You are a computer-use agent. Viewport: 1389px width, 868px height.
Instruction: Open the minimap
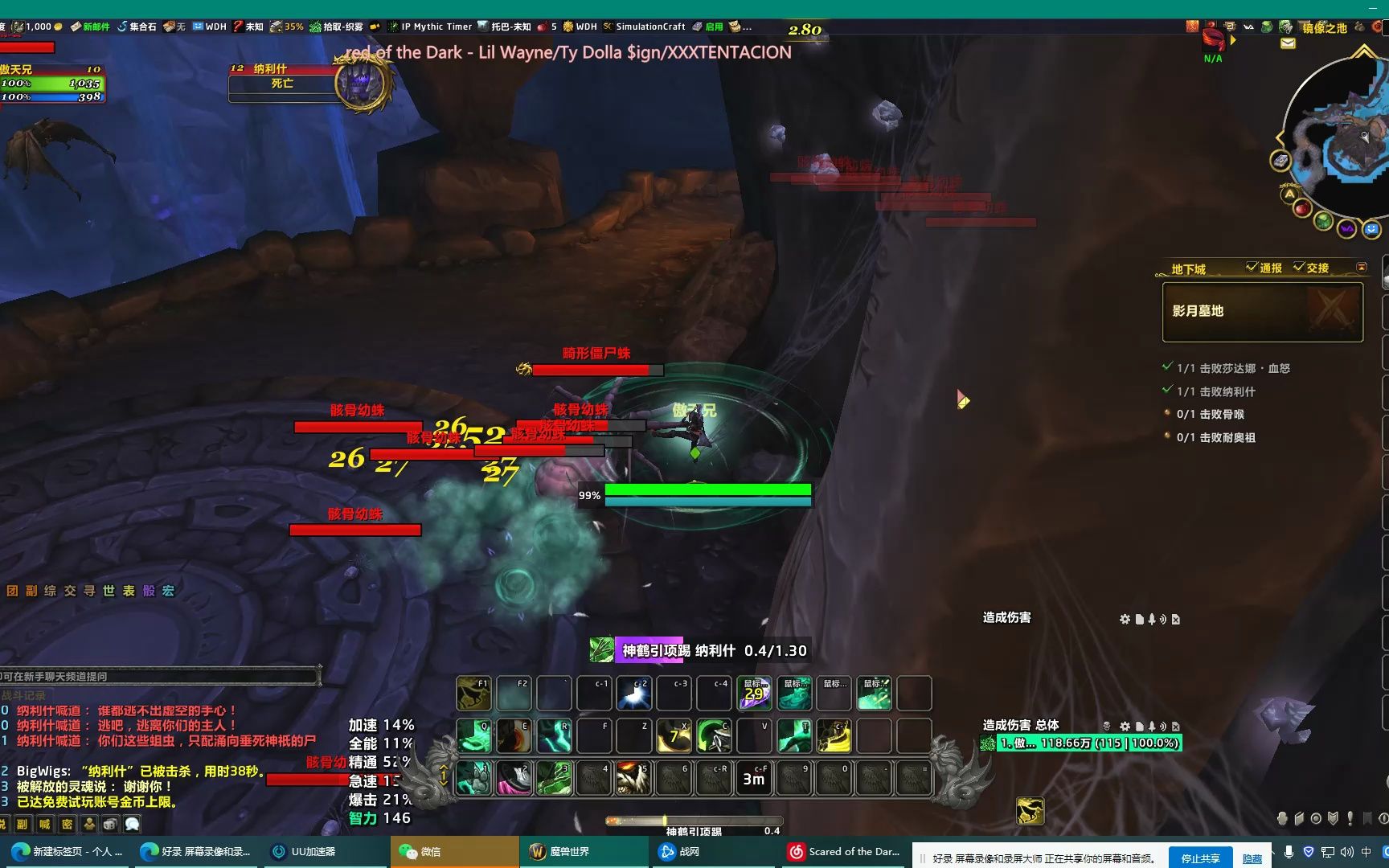coord(1338,137)
